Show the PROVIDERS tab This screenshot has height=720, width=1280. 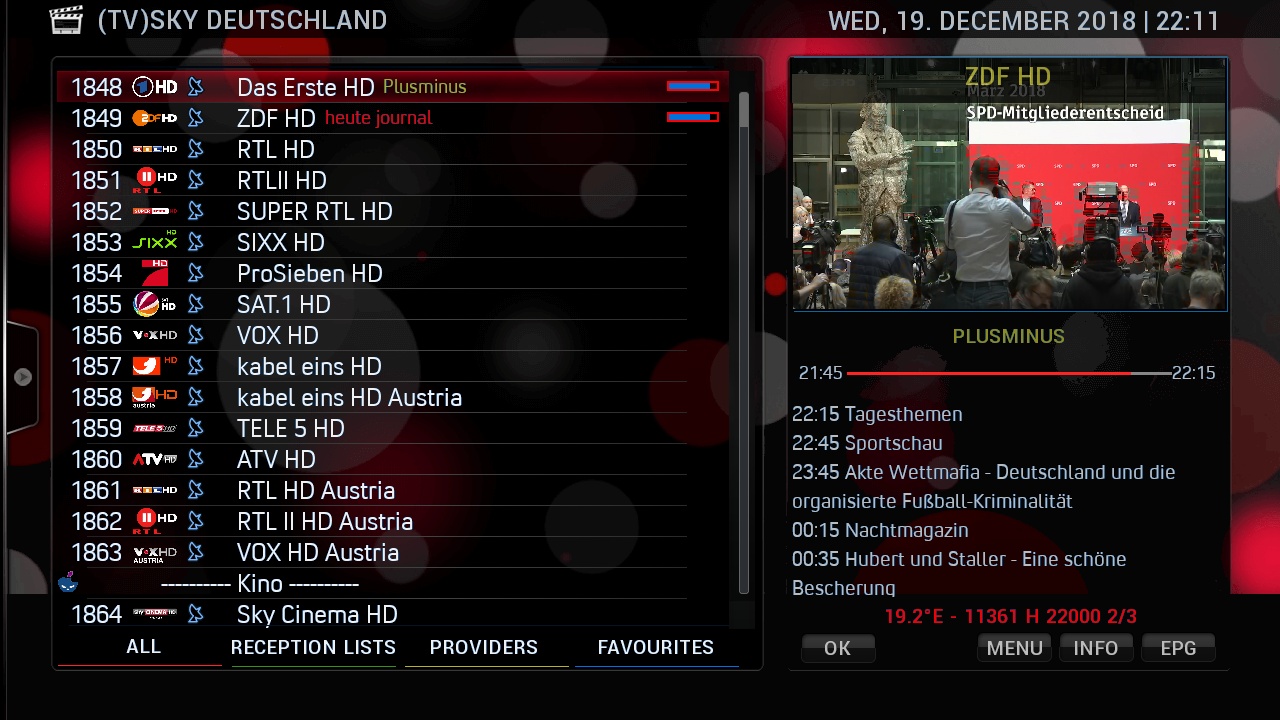[x=484, y=647]
